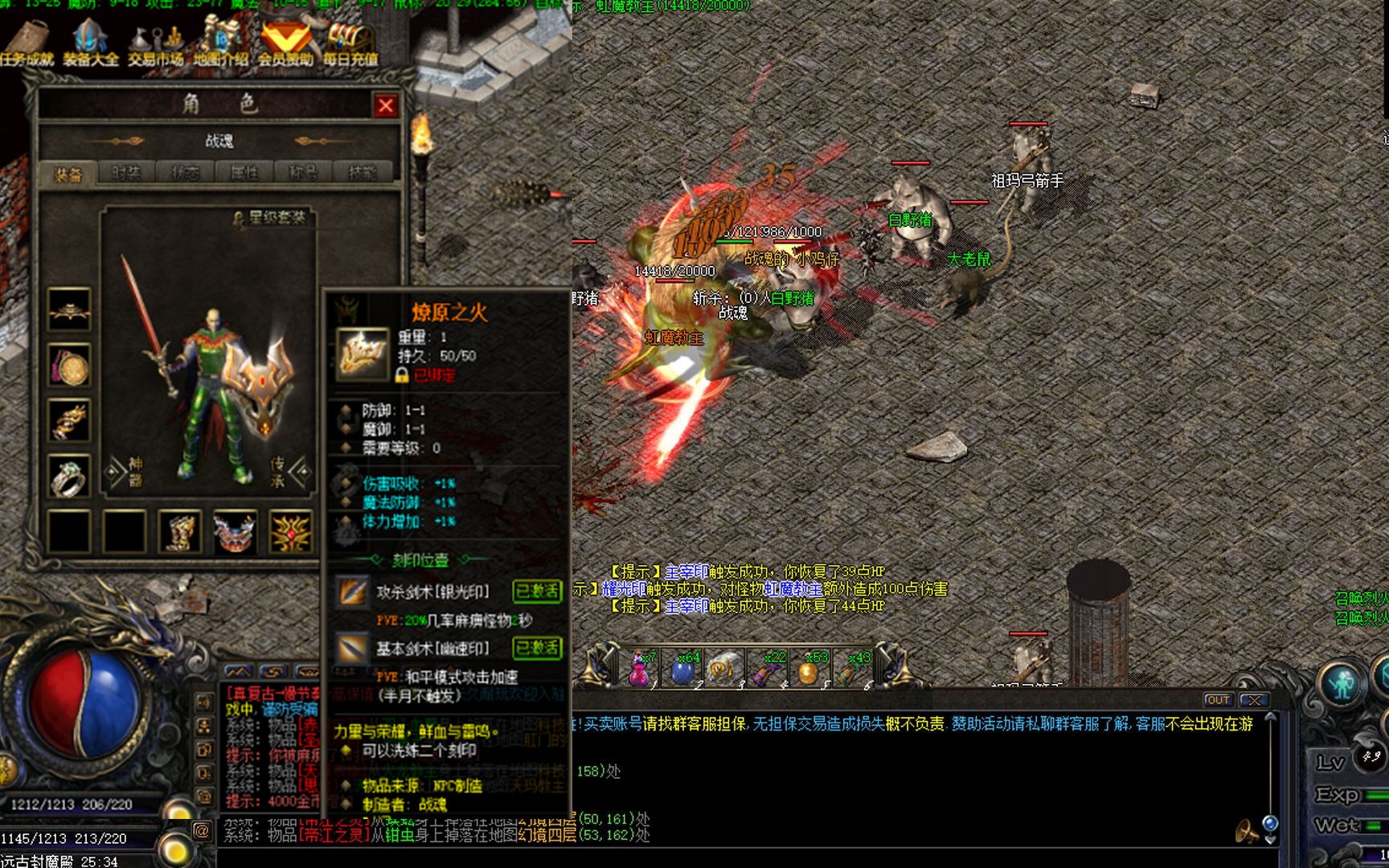Switch to the 称号 title tab
The height and width of the screenshot is (868, 1389).
pyautogui.click(x=303, y=173)
